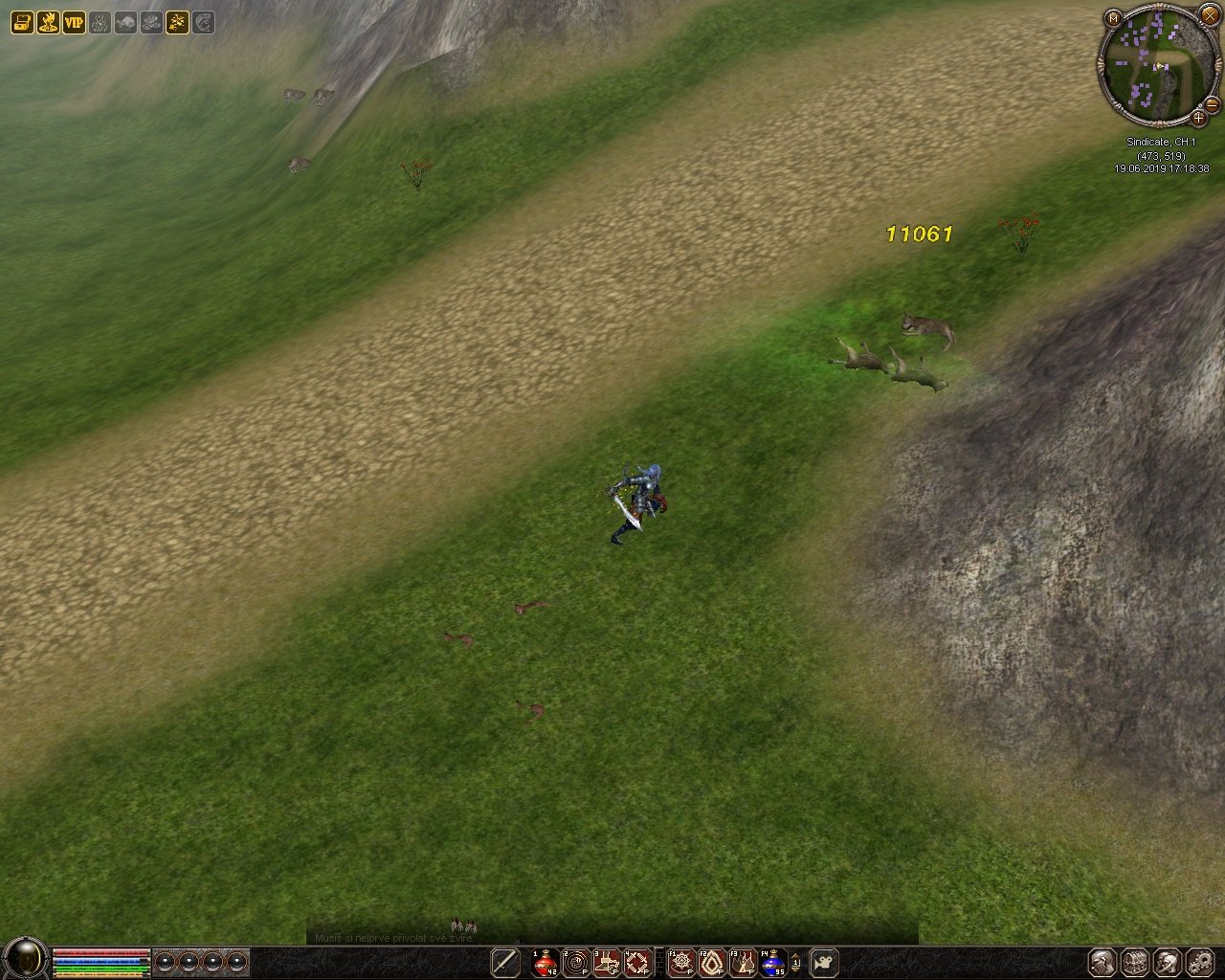Select the sword attack slot
Image resolution: width=1225 pixels, height=980 pixels.
pos(504,962)
